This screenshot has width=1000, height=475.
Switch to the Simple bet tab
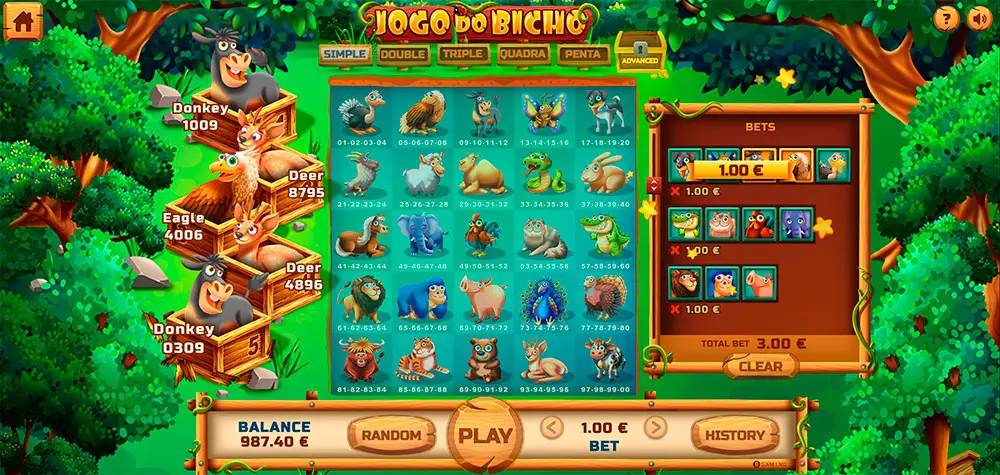(344, 54)
